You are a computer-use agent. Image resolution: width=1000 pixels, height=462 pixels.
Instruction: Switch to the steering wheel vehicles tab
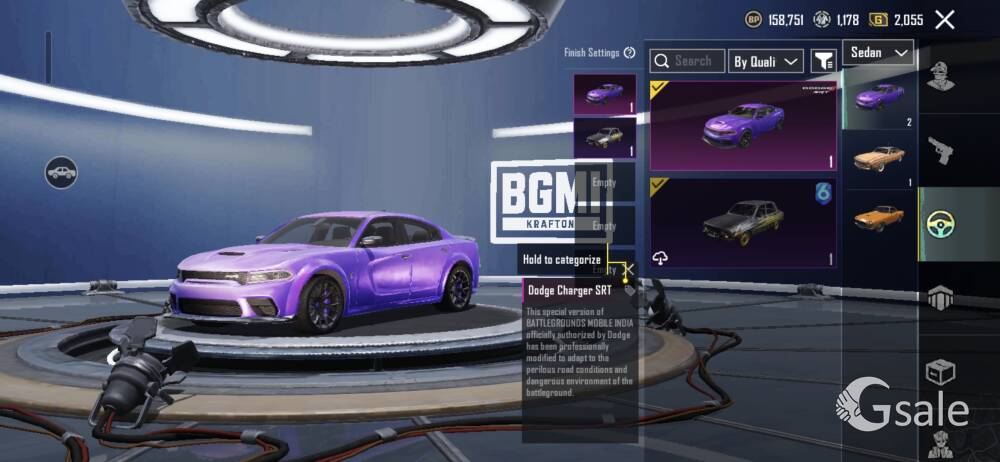click(940, 224)
